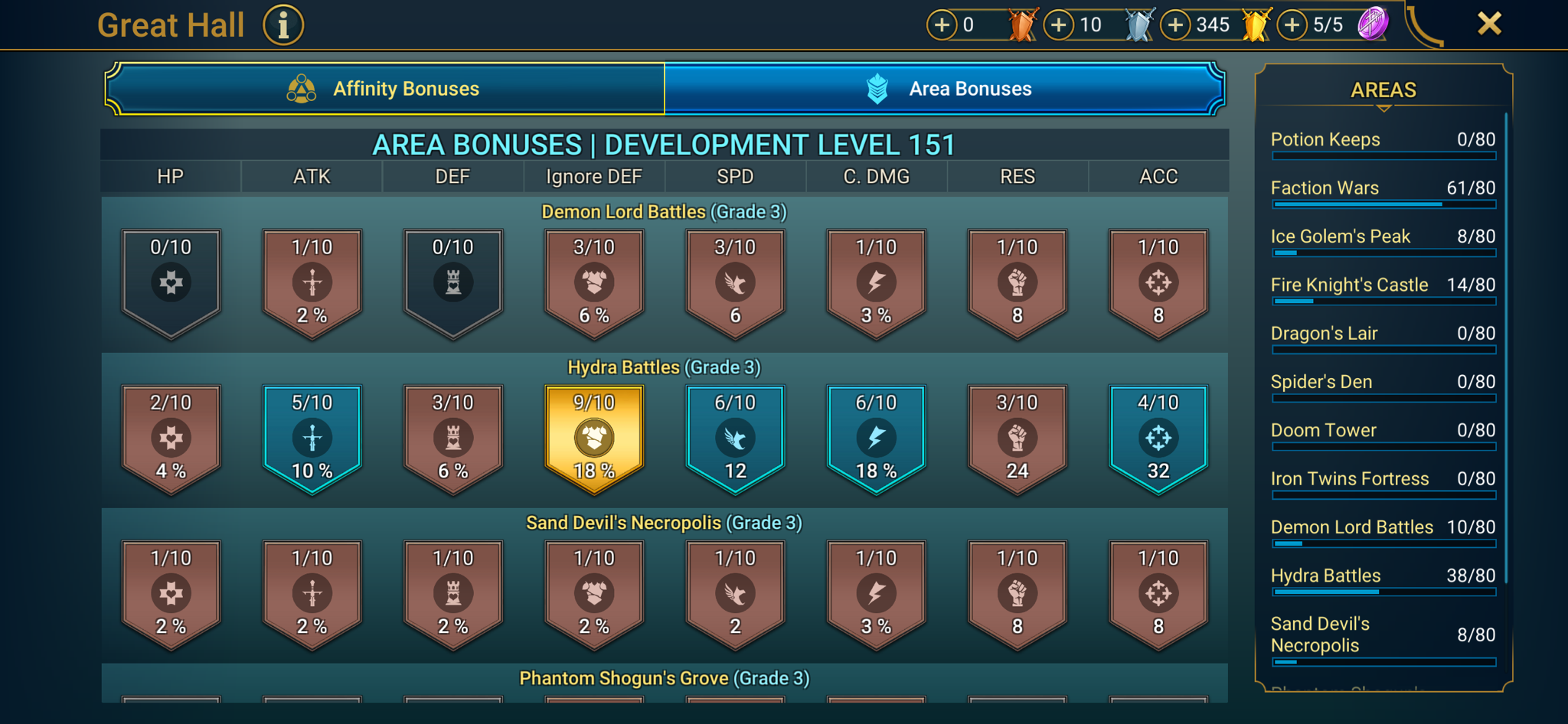Open the Great Hall info tooltip

point(283,24)
